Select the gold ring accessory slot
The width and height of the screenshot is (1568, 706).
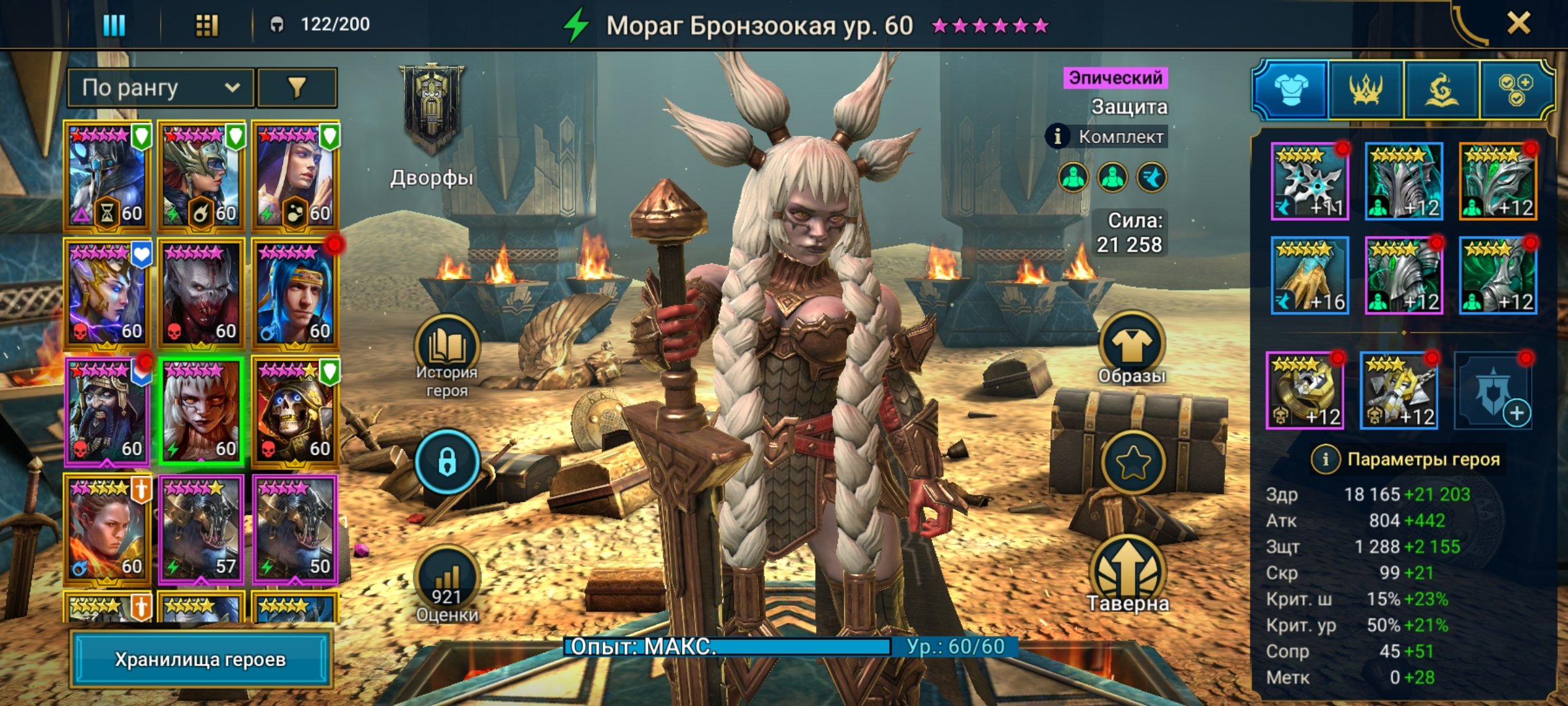coord(1305,391)
